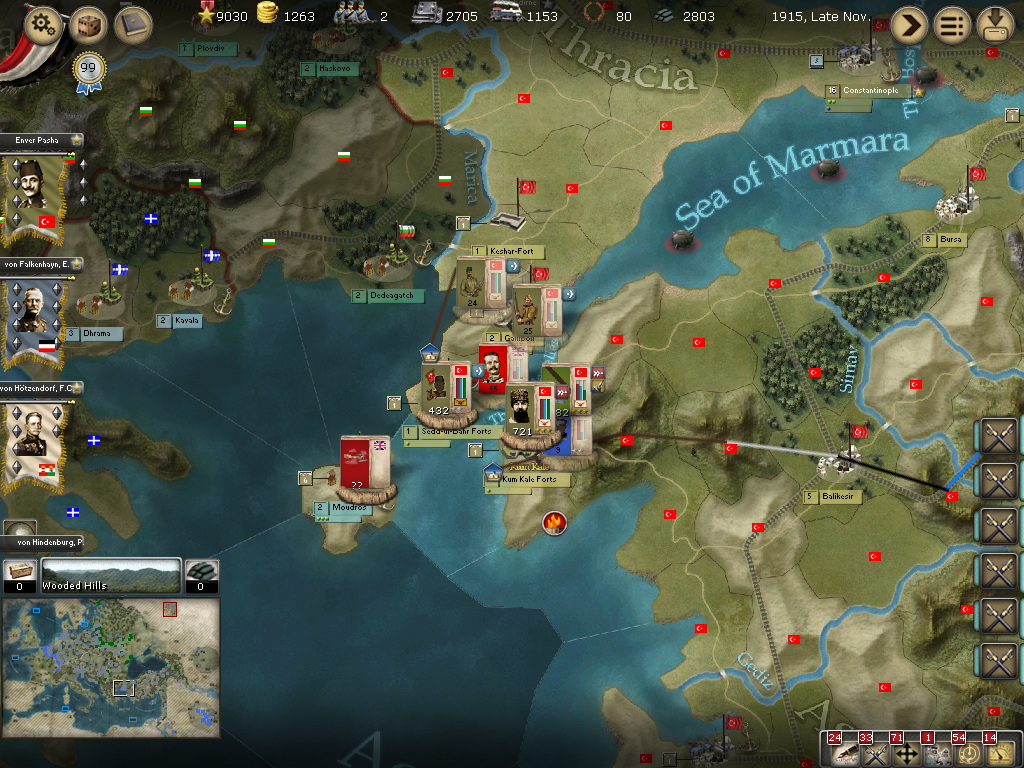Open the list menu button
This screenshot has height=768, width=1024.
952,25
